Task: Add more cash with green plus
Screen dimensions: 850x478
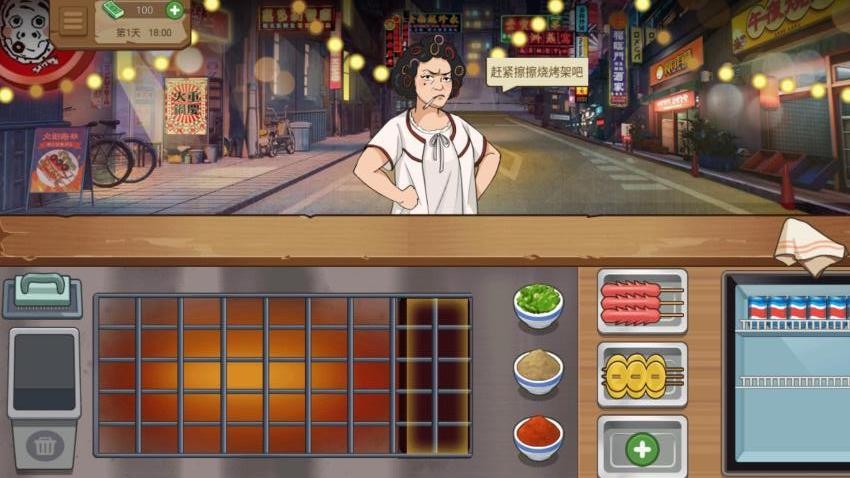Action: pos(174,10)
